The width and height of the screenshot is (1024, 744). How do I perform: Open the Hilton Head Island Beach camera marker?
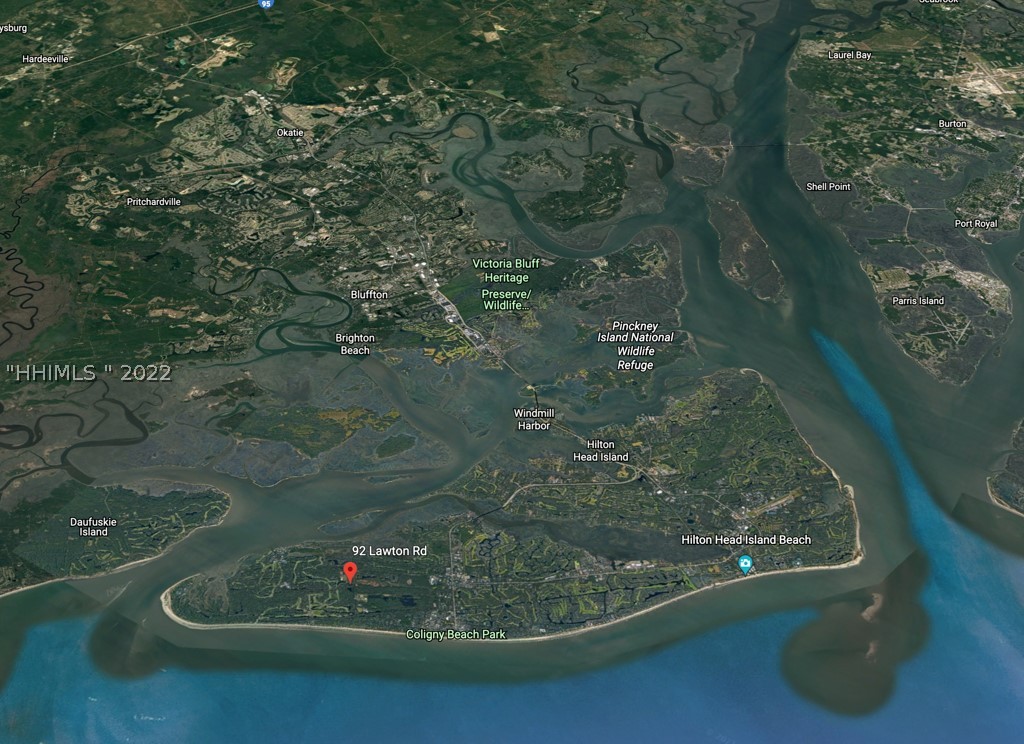pos(745,565)
